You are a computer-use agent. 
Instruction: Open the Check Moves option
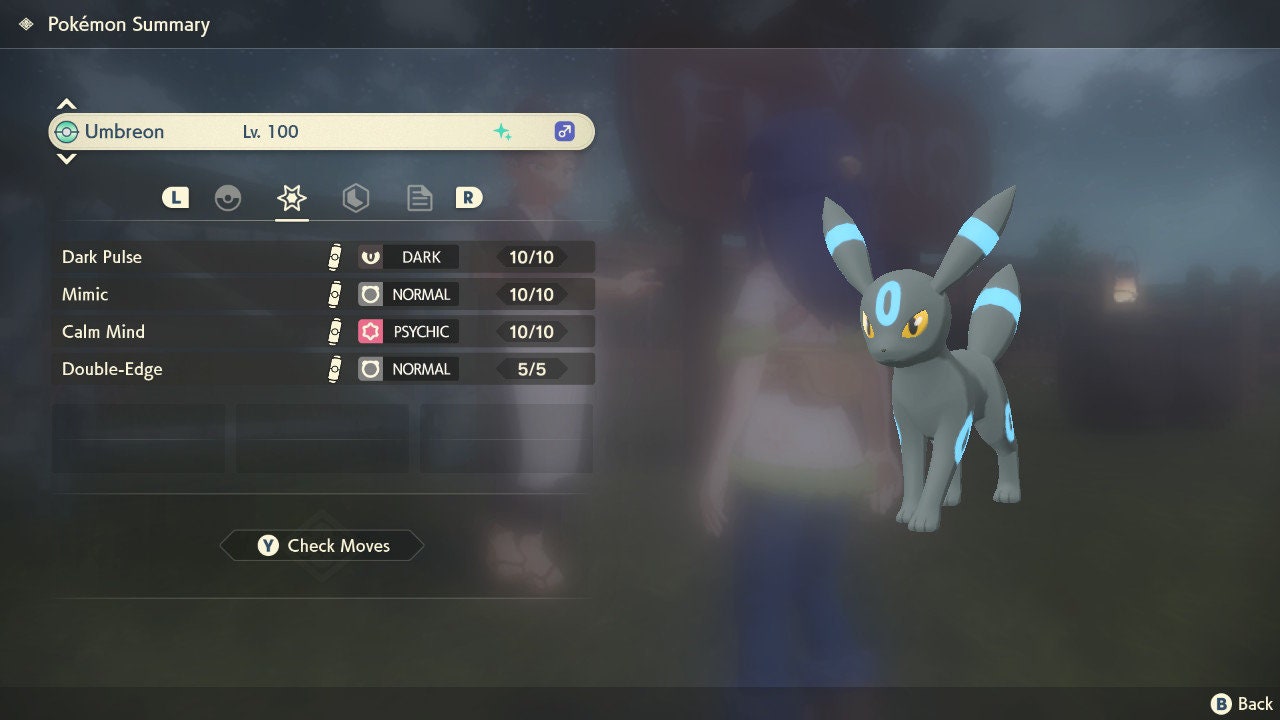tap(322, 546)
